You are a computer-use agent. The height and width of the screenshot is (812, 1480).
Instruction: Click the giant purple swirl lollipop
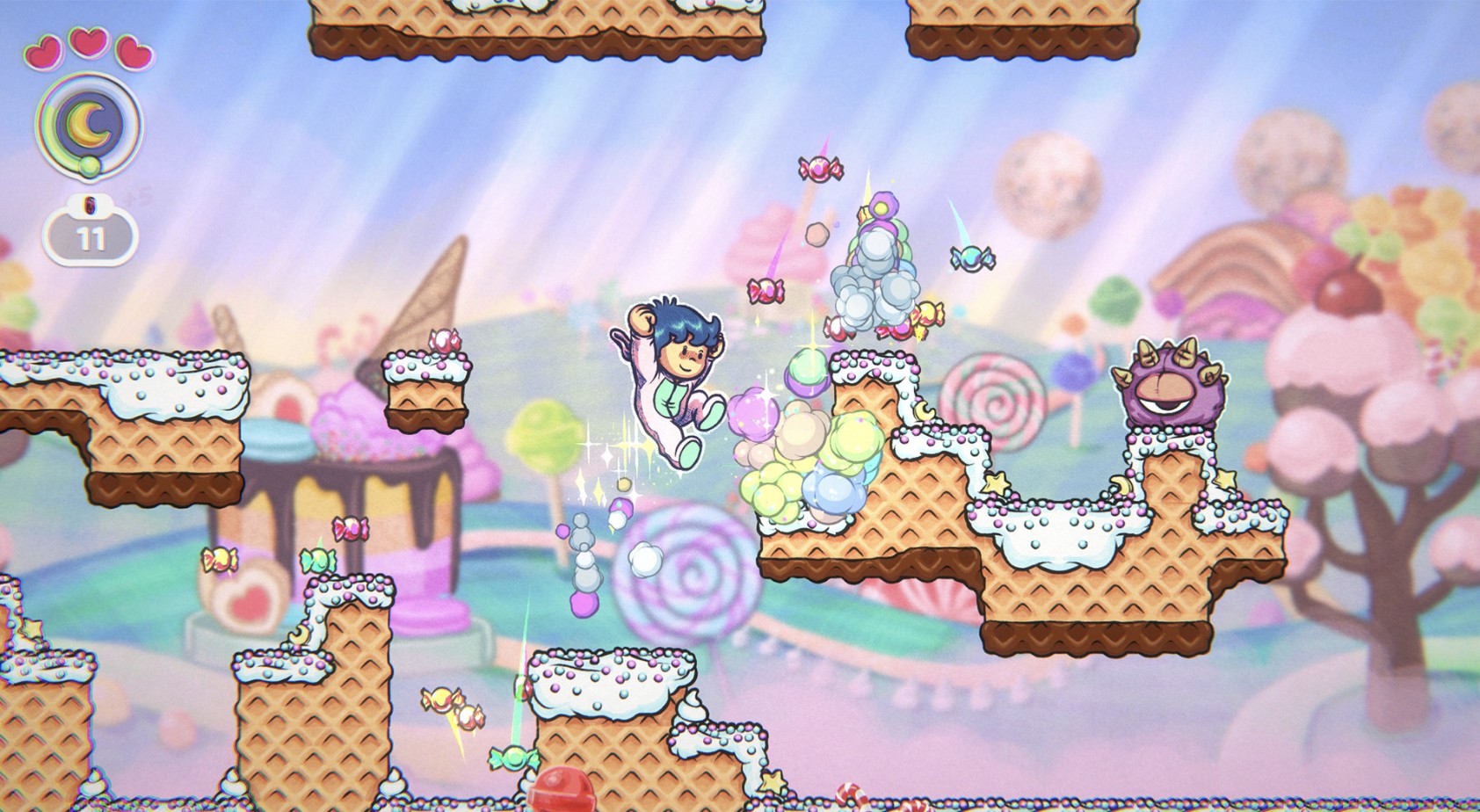click(693, 576)
